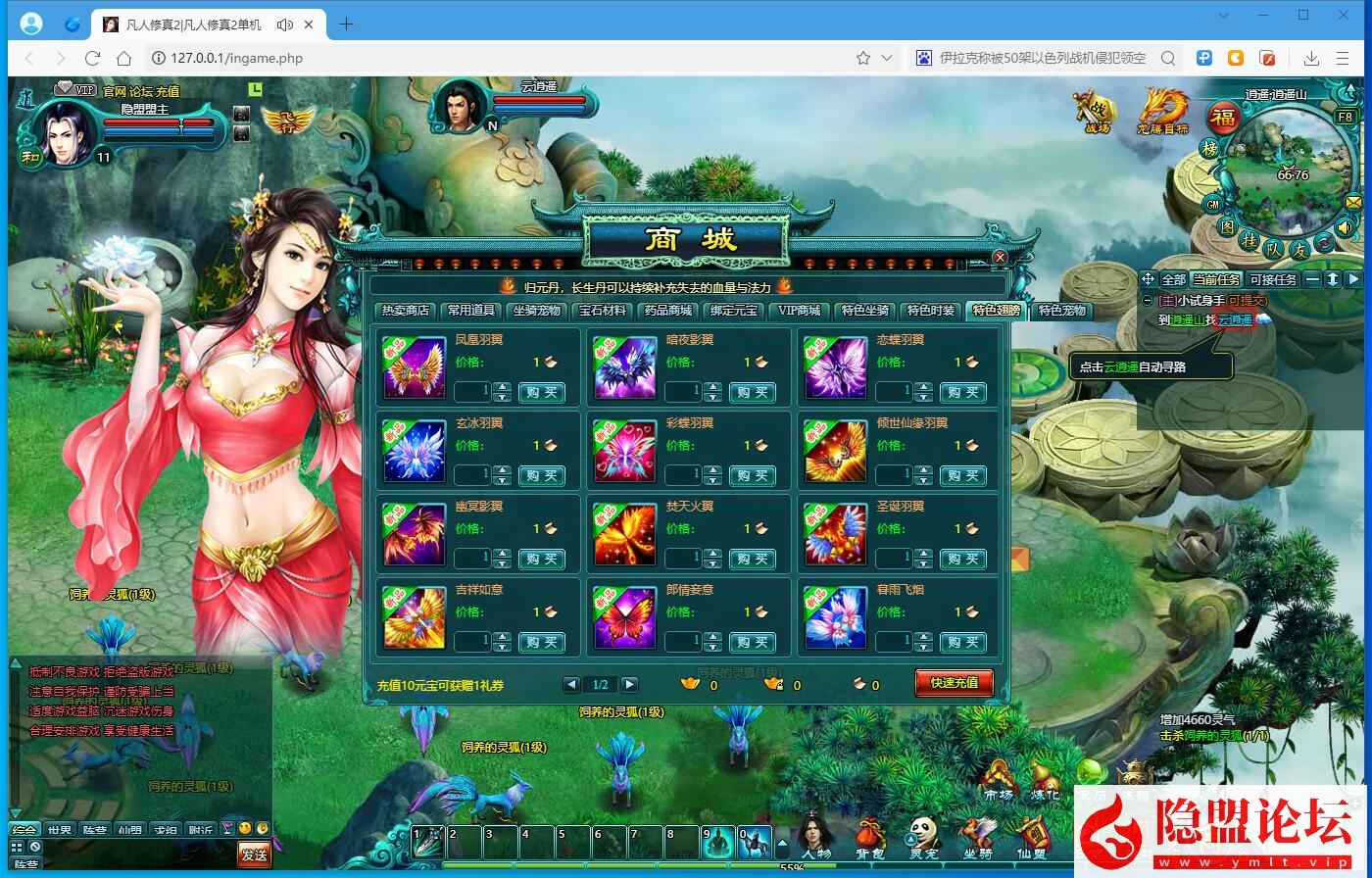Open the 灵宠 panda pet icon
The width and height of the screenshot is (1372, 878).
click(x=922, y=832)
